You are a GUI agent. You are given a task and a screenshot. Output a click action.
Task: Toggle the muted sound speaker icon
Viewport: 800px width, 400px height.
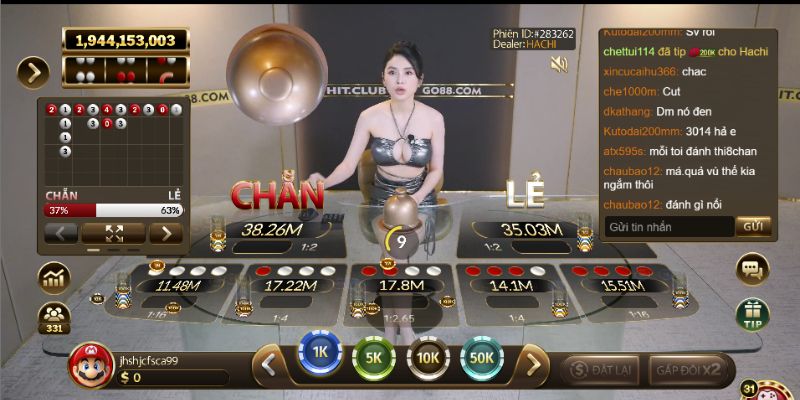coord(559,64)
